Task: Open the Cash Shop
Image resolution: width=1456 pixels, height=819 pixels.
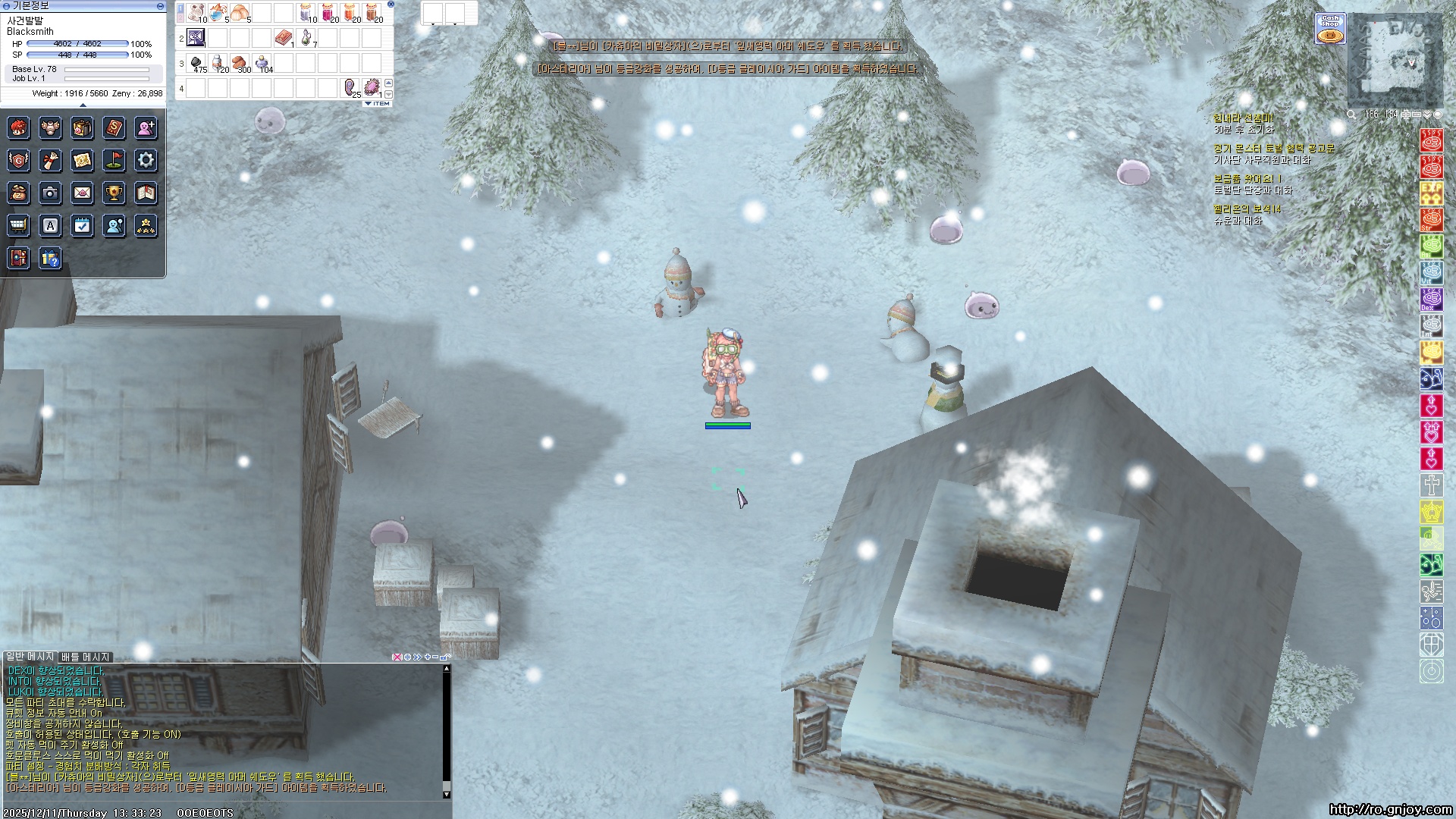Action: pyautogui.click(x=1330, y=29)
